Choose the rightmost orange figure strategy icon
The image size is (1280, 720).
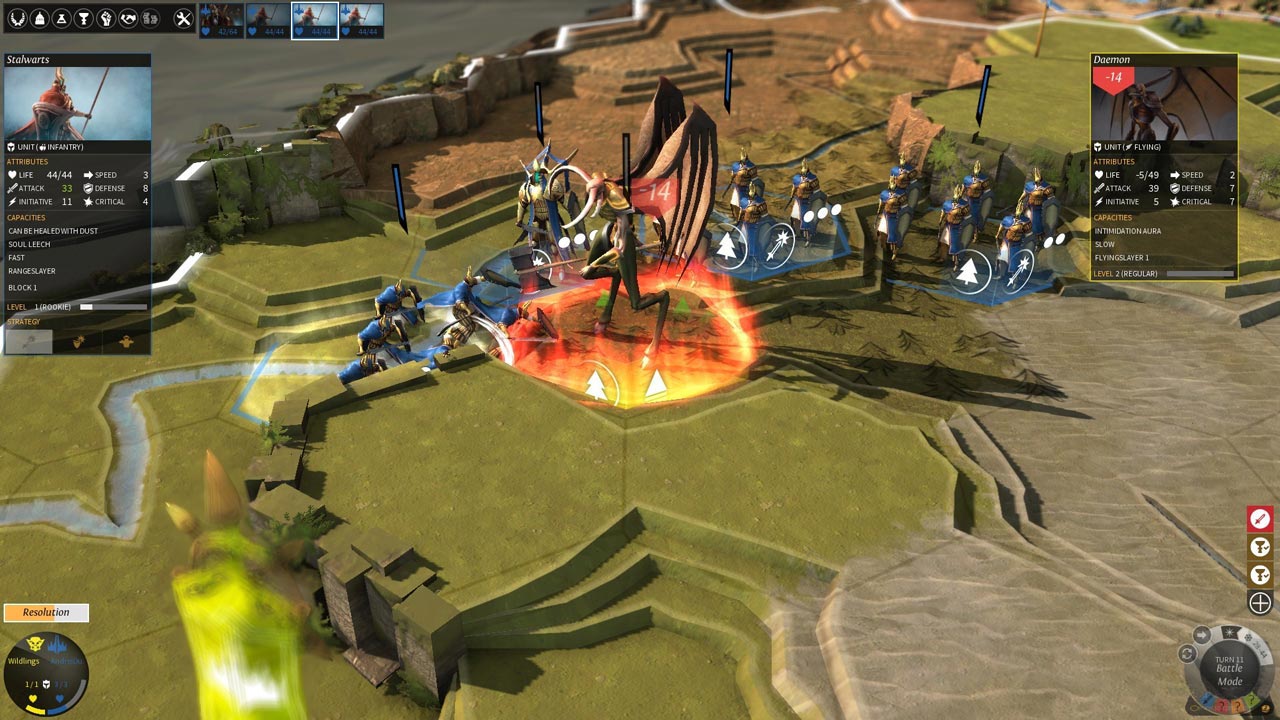coord(126,341)
